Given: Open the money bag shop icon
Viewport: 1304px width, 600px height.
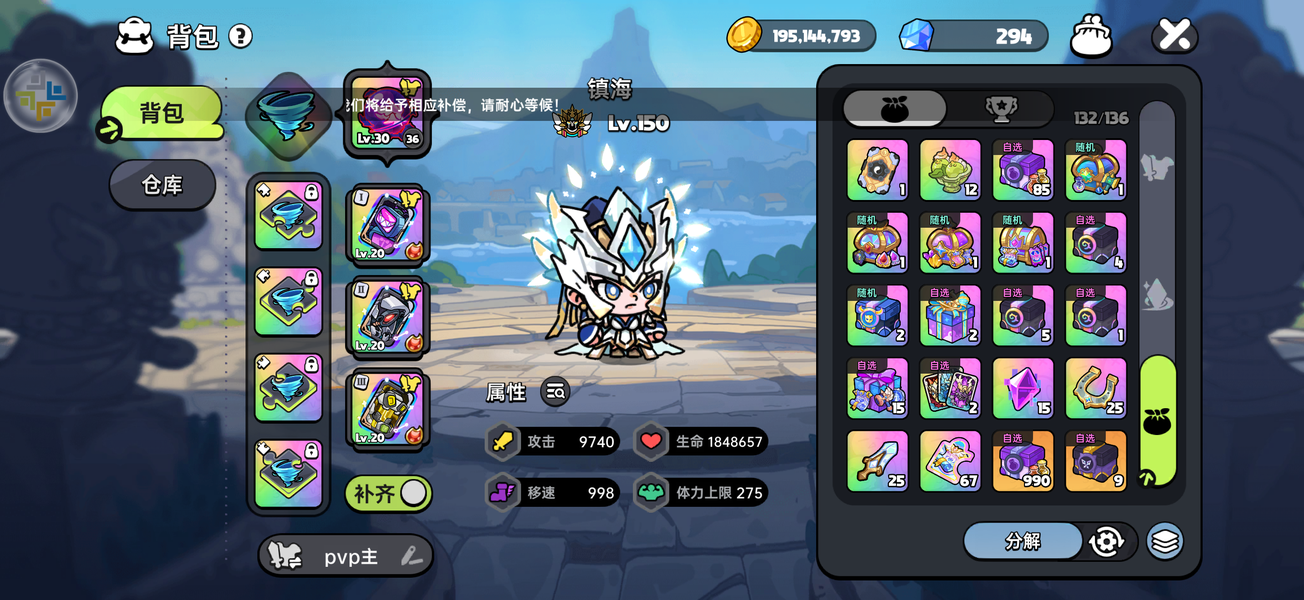Looking at the screenshot, I should pos(1091,37).
